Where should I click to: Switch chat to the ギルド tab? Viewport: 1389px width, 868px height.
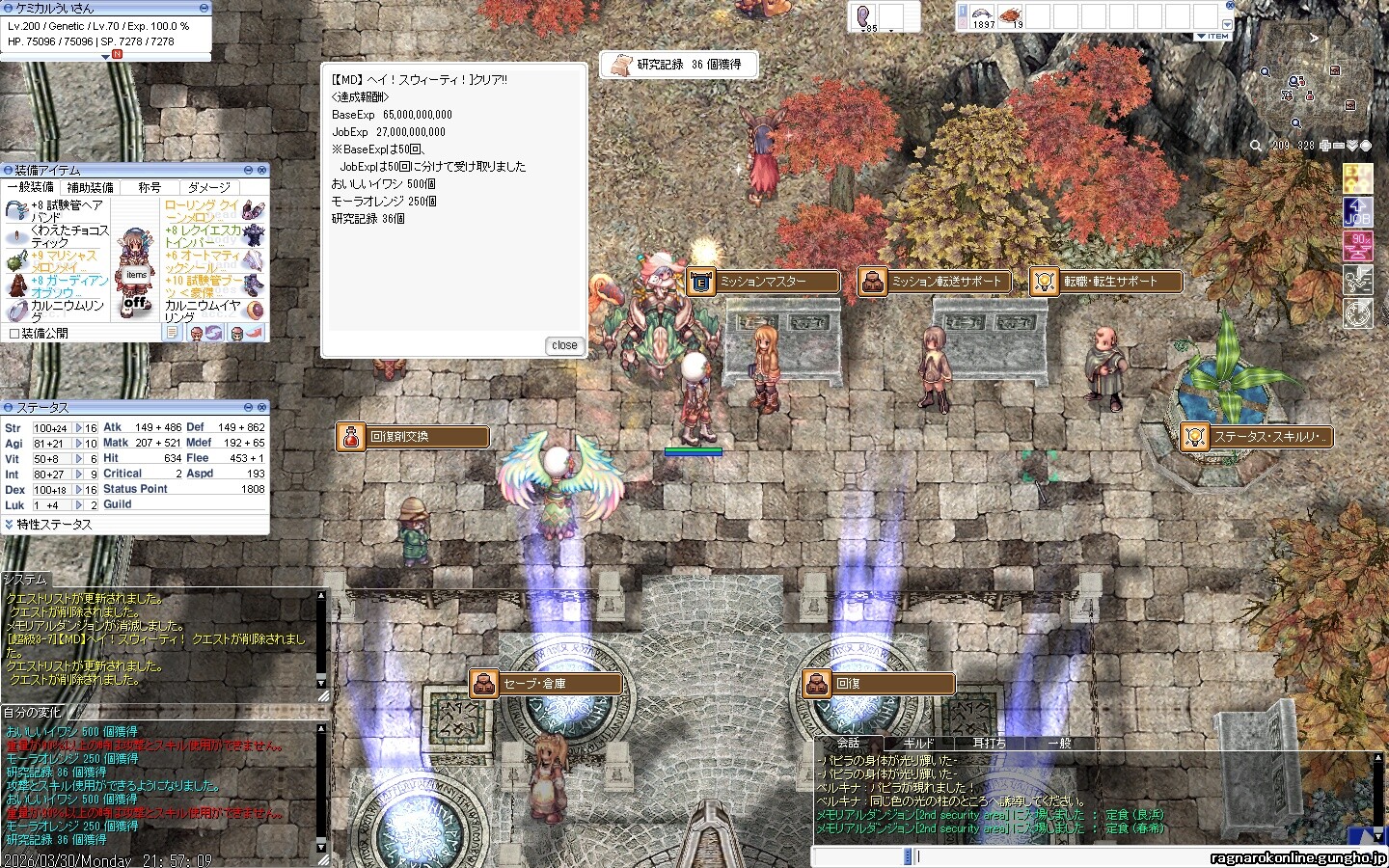(918, 744)
